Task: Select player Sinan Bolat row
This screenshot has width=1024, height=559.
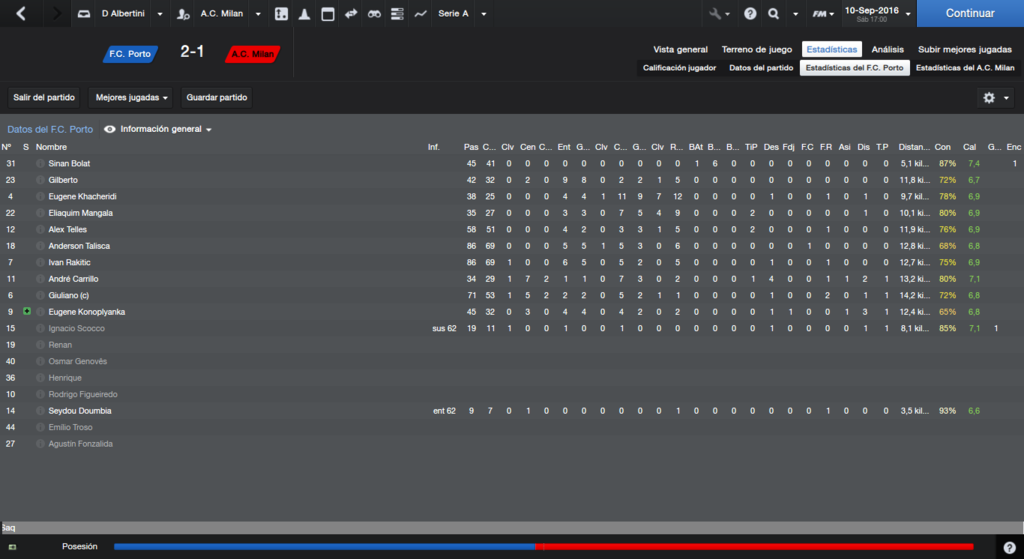Action: 70,163
